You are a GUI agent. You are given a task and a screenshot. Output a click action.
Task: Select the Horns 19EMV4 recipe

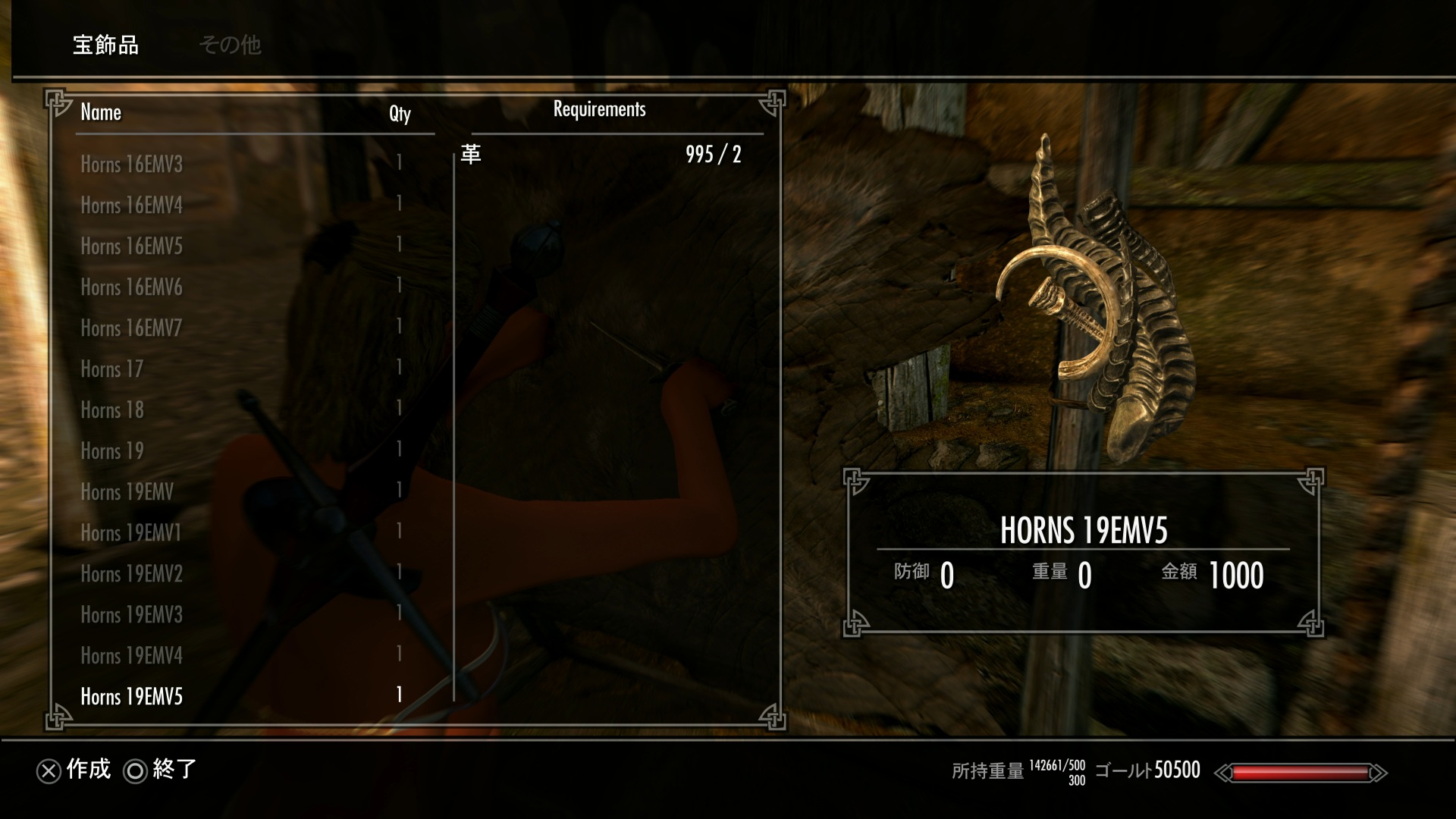tap(132, 655)
